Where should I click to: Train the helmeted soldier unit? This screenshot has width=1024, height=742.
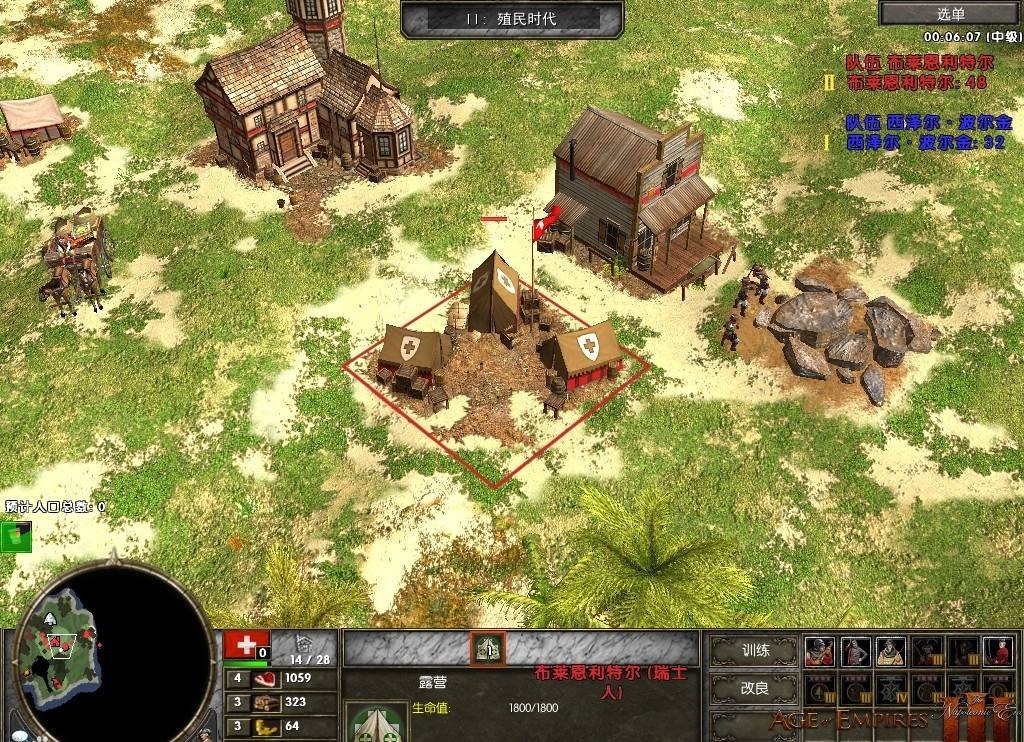tap(820, 651)
